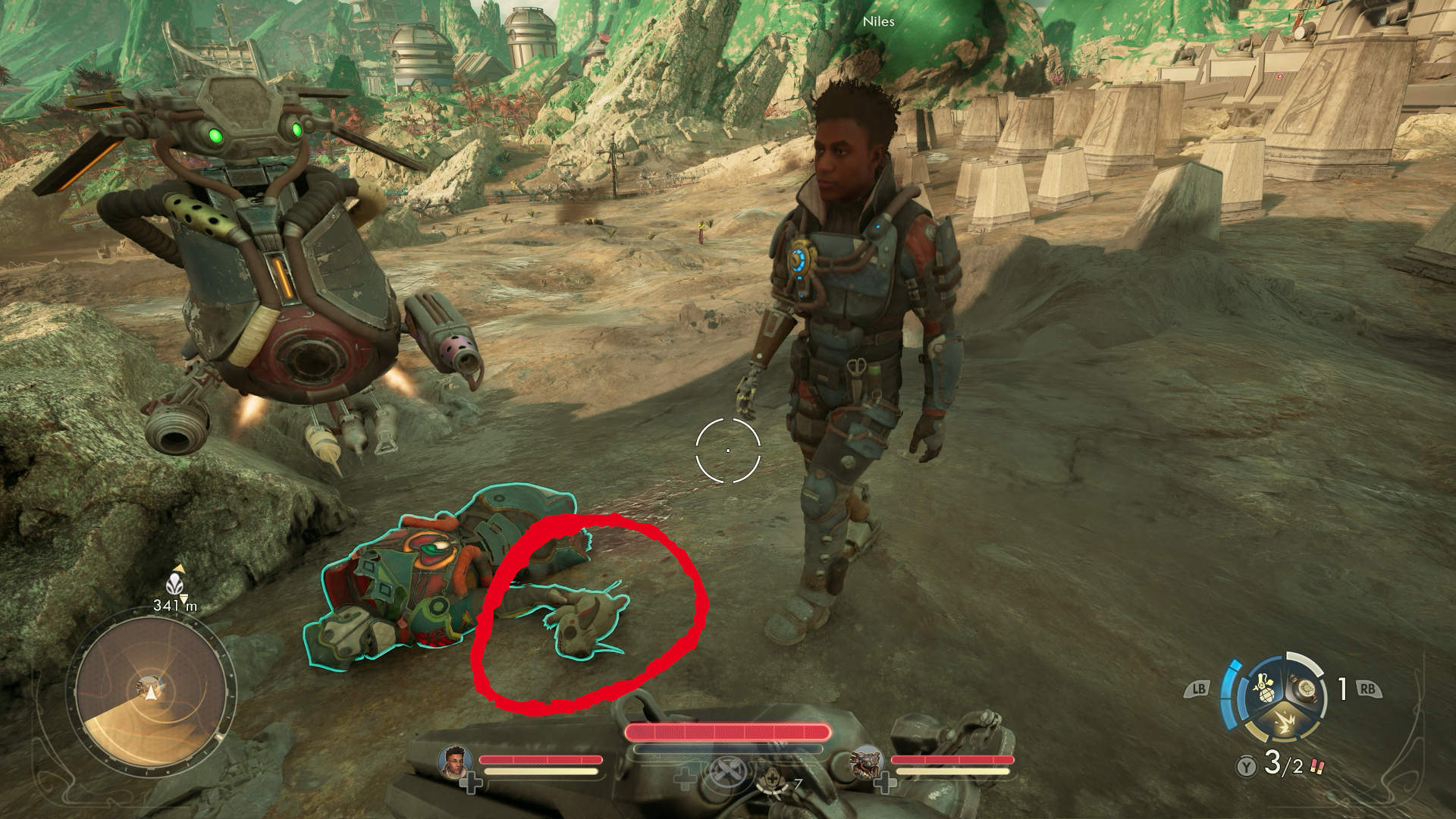
Task: Click the robot companion's portrait
Action: click(867, 761)
